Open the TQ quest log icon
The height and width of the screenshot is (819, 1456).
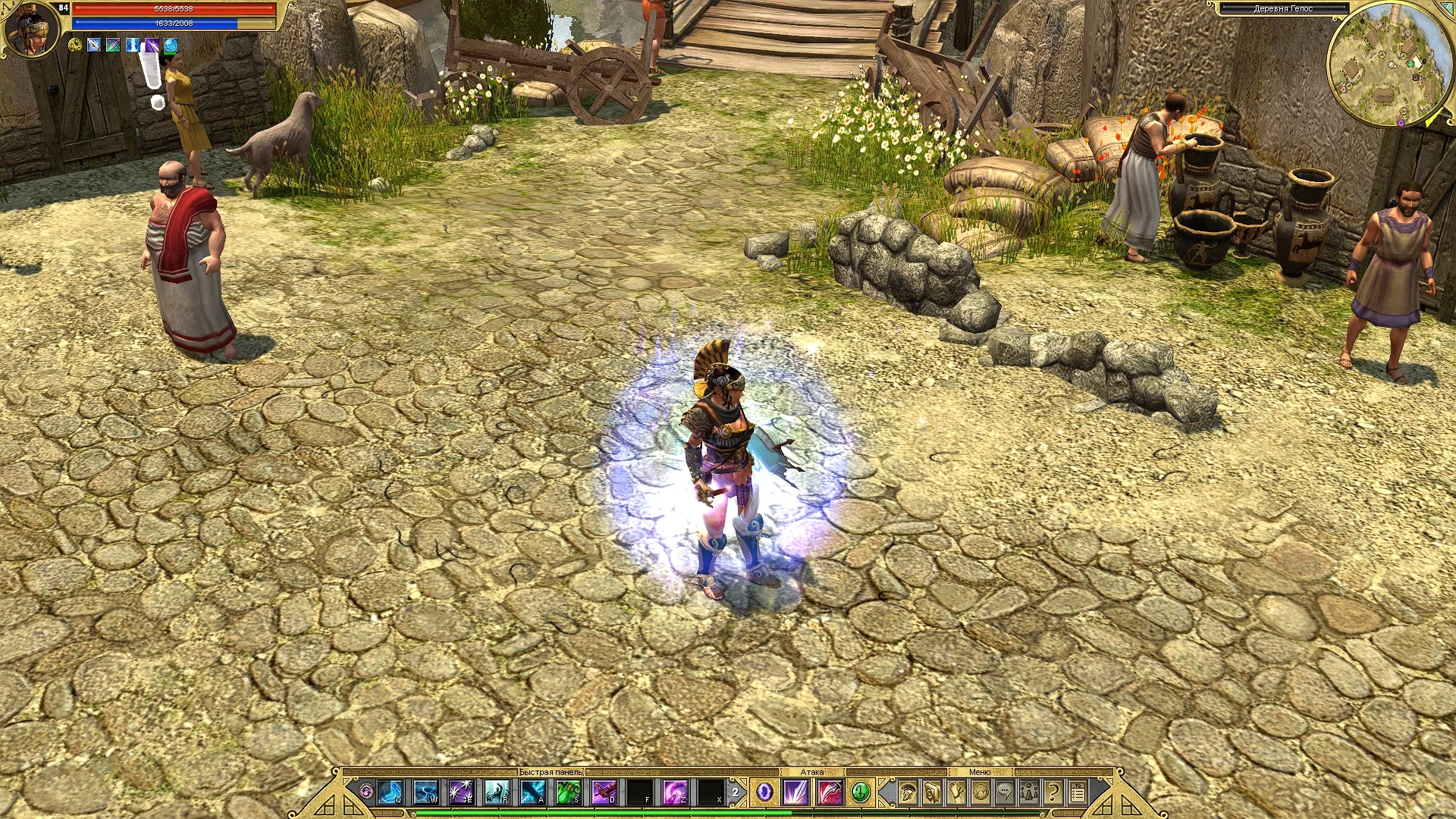coord(1078,790)
